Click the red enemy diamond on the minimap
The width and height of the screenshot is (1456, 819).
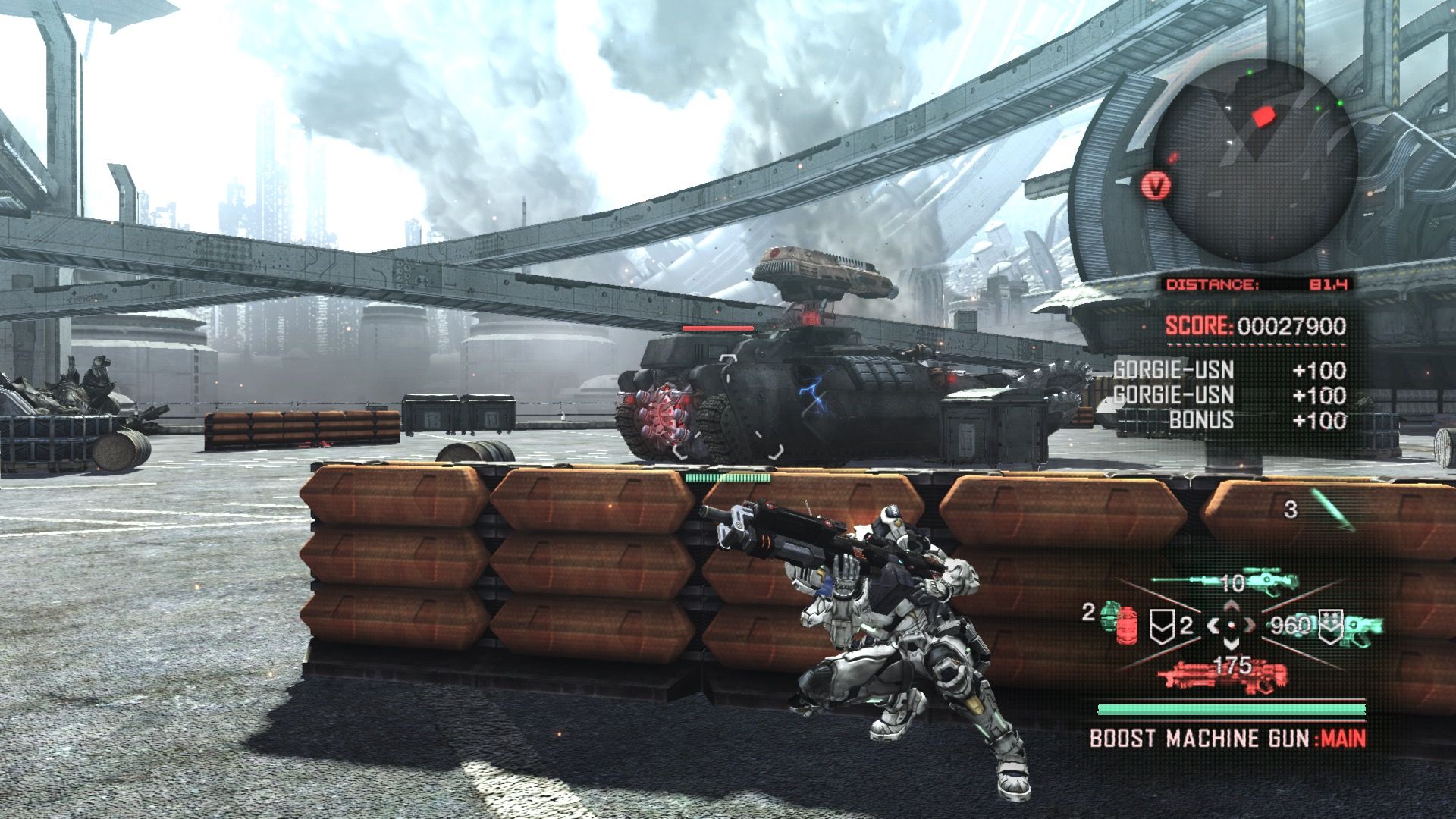1263,117
